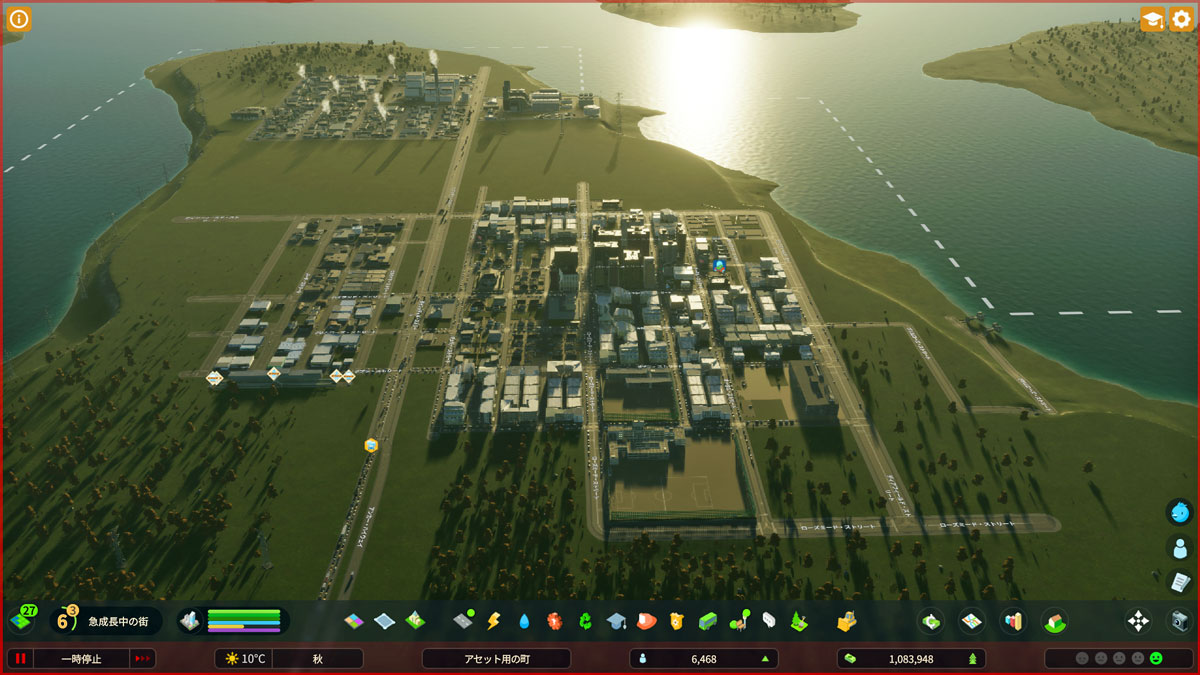
Task: Open the electricity lightning bolt menu
Action: pos(493,621)
